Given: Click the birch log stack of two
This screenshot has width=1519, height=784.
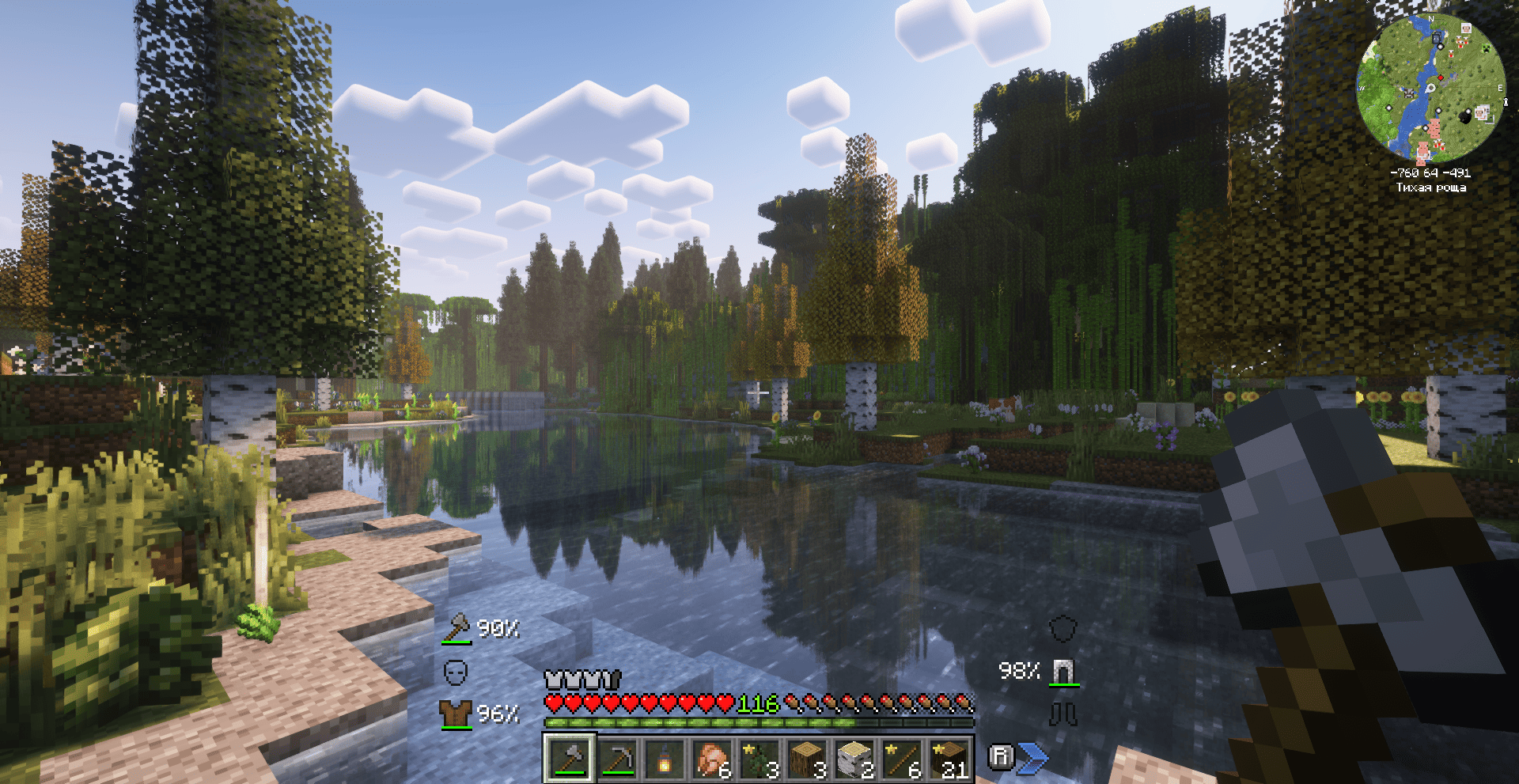Looking at the screenshot, I should (854, 759).
